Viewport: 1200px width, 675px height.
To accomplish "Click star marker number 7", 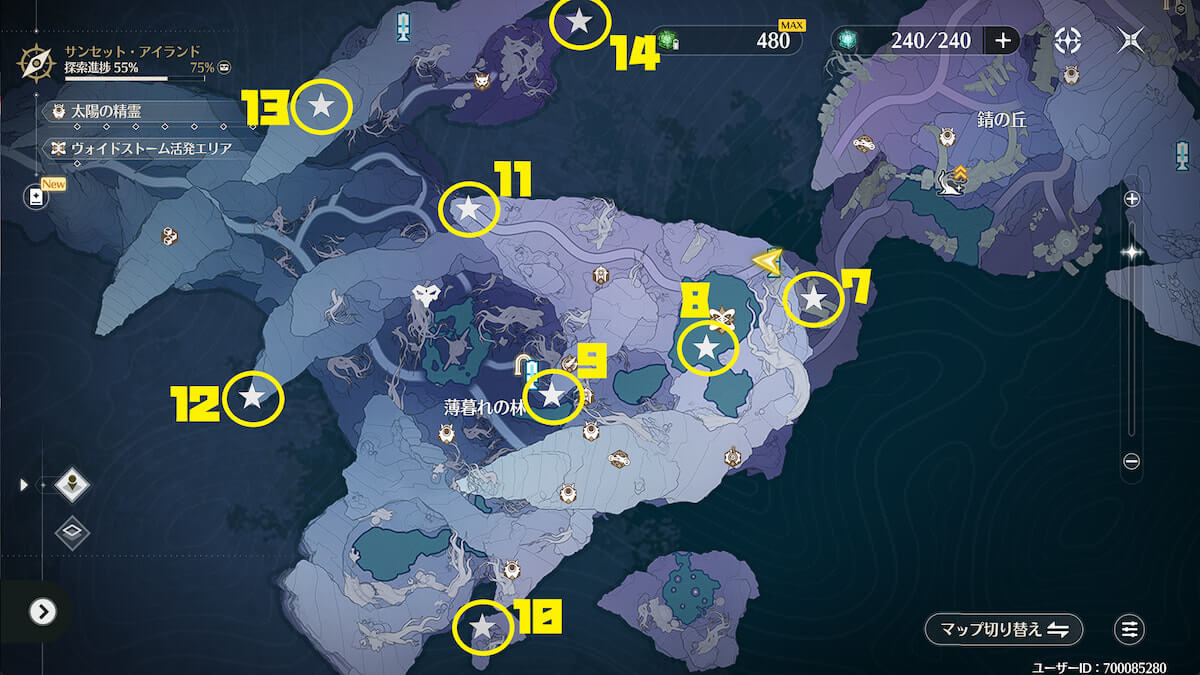I will tap(813, 298).
